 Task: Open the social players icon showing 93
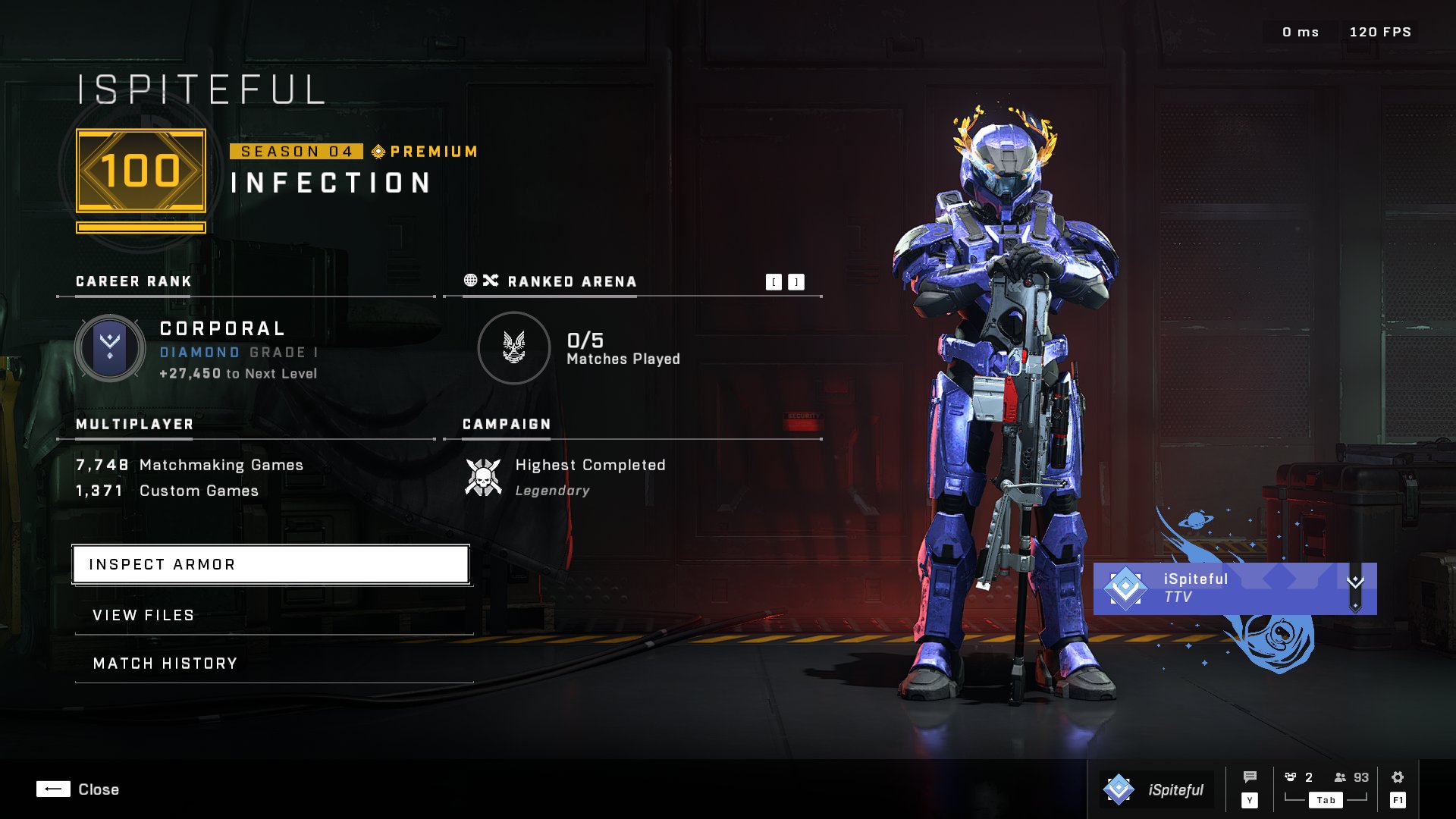pyautogui.click(x=1339, y=776)
